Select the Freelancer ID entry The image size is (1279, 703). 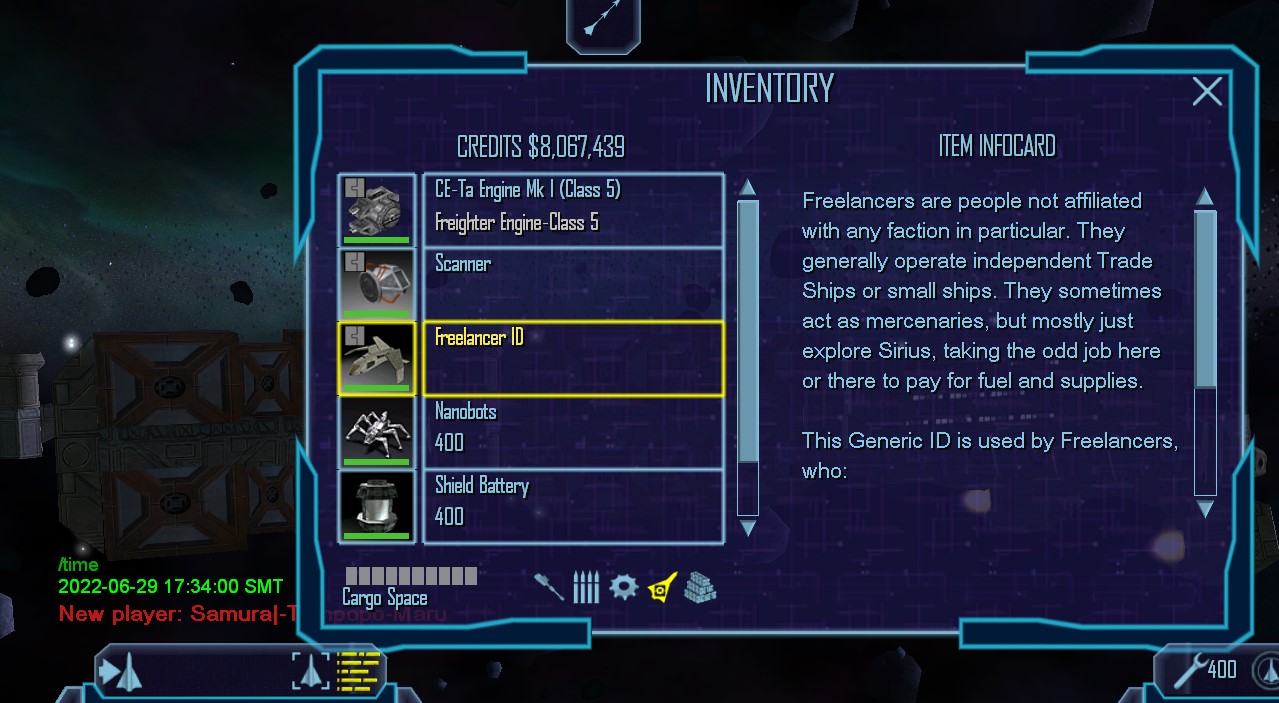(572, 357)
